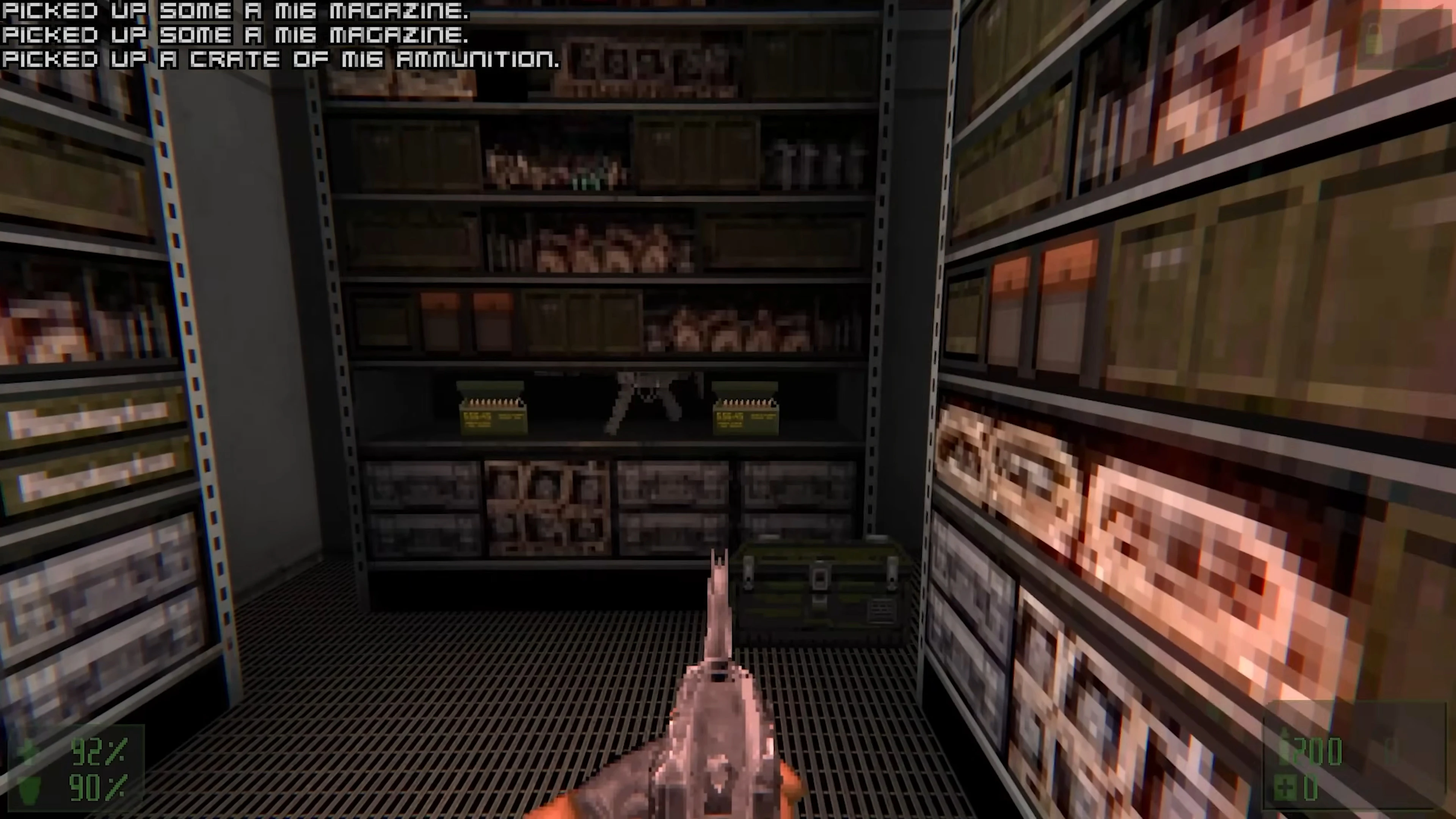Click the green health cross icon
The width and height of the screenshot is (1456, 819).
tap(27, 749)
